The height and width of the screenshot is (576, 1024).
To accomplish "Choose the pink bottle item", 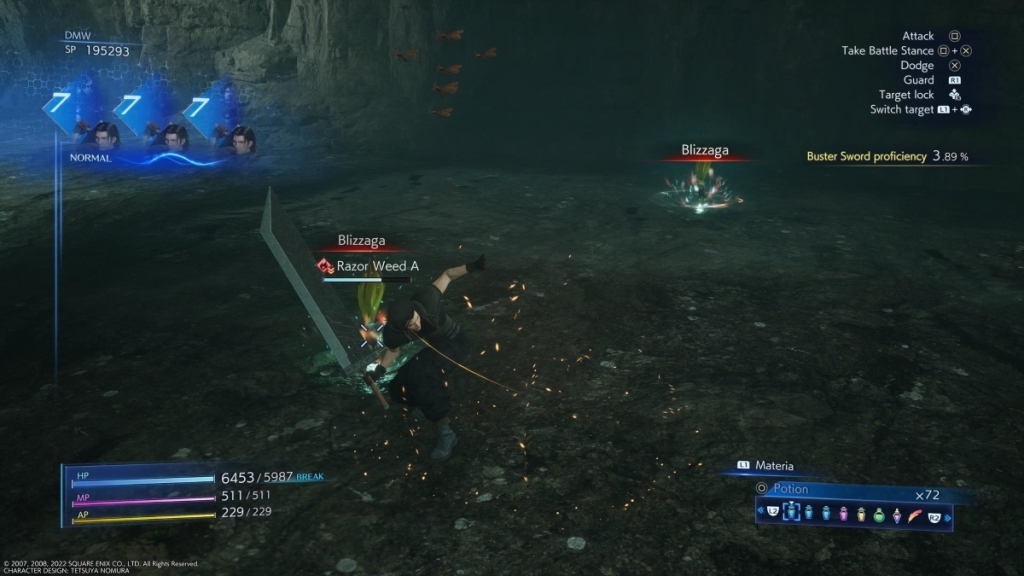I will click(844, 513).
